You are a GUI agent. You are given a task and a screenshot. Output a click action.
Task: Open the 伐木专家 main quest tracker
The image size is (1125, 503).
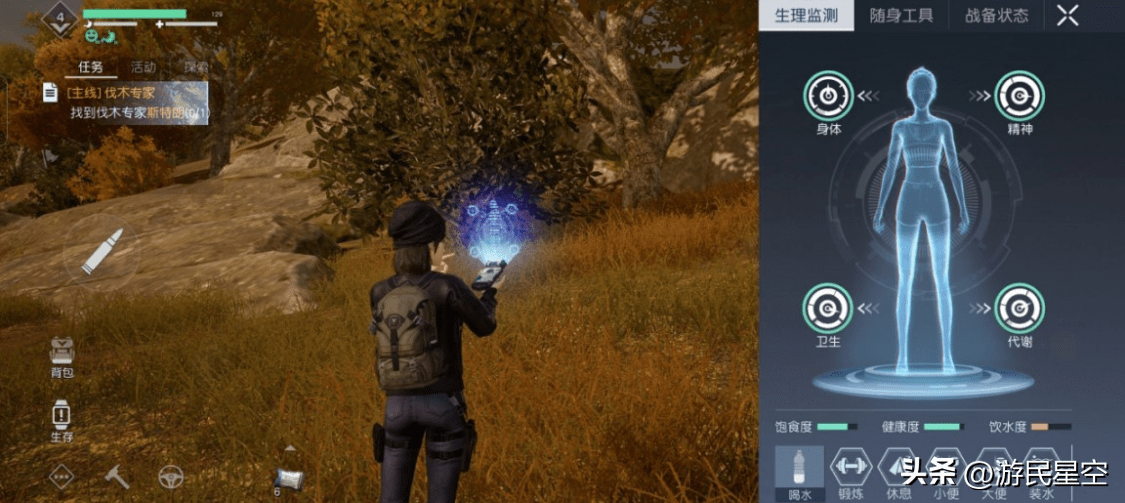125,102
